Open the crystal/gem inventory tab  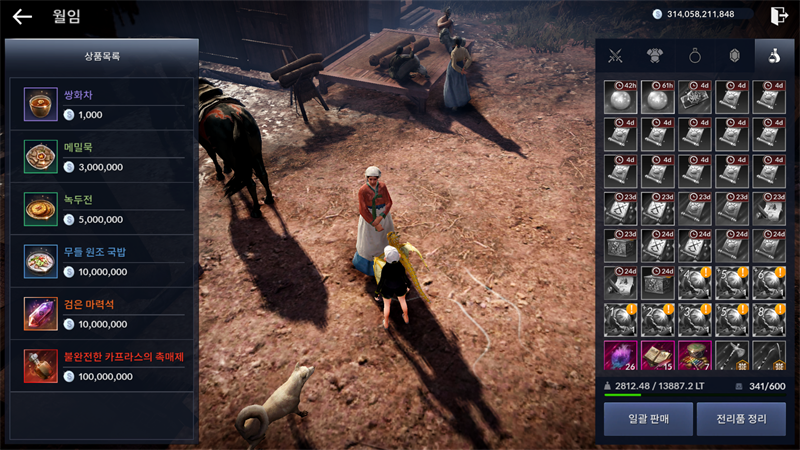pyautogui.click(x=733, y=57)
